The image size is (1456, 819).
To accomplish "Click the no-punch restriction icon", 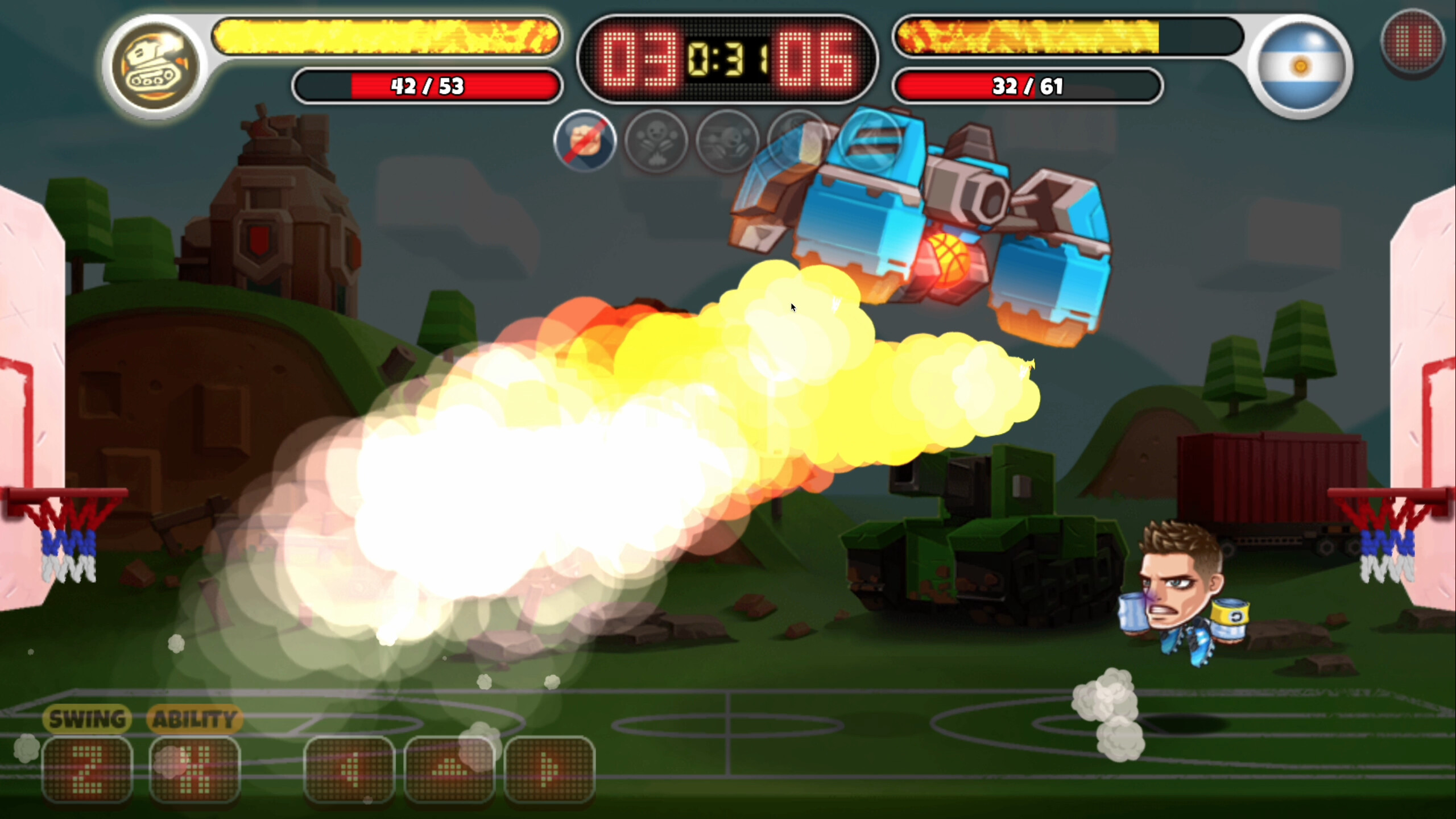I will (x=585, y=141).
